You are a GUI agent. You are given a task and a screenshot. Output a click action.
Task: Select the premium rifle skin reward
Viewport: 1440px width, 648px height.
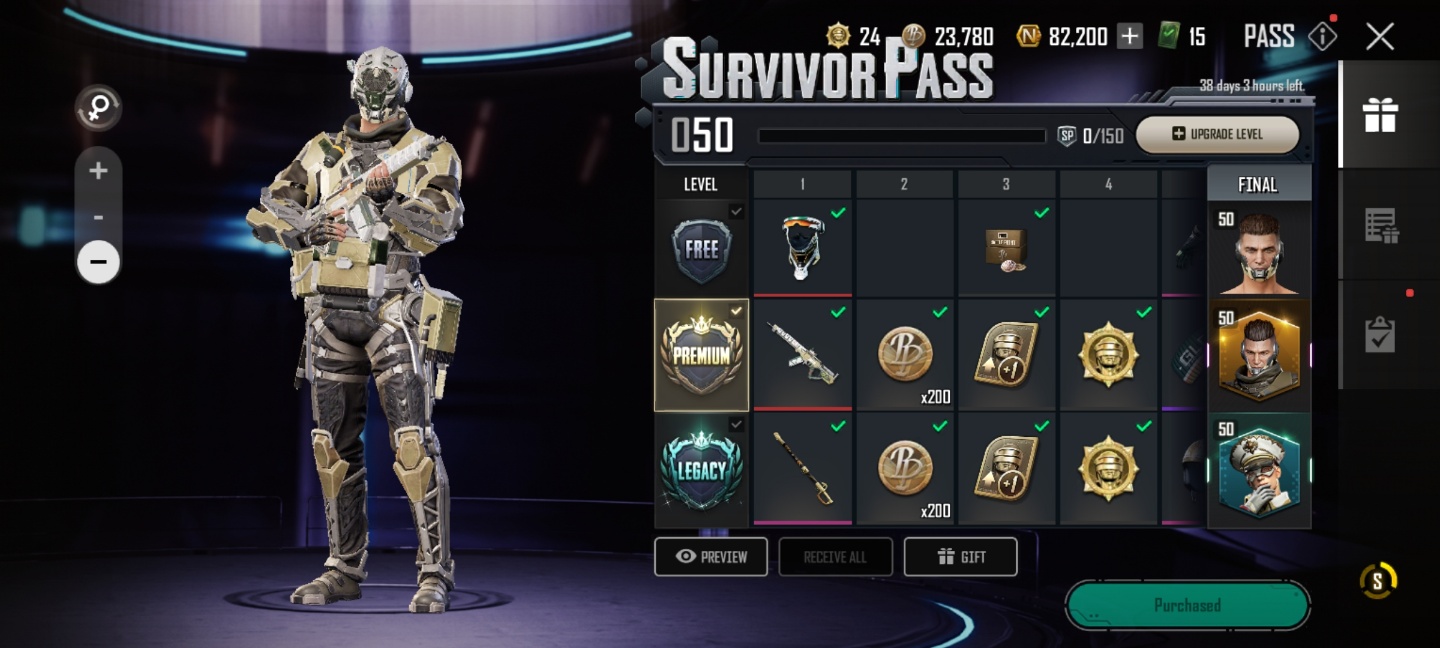coord(802,355)
